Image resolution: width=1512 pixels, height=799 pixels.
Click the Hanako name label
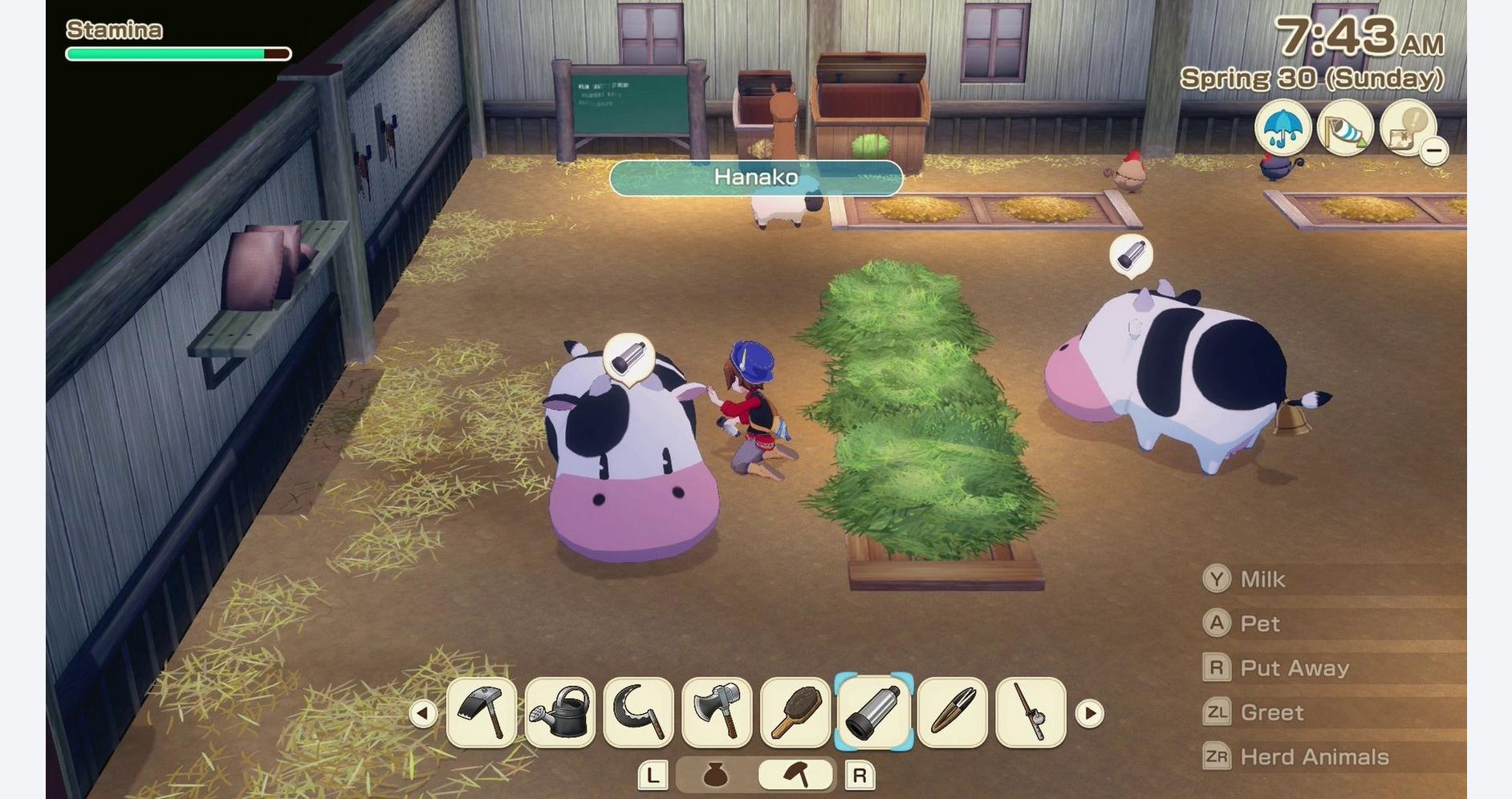coord(756,177)
